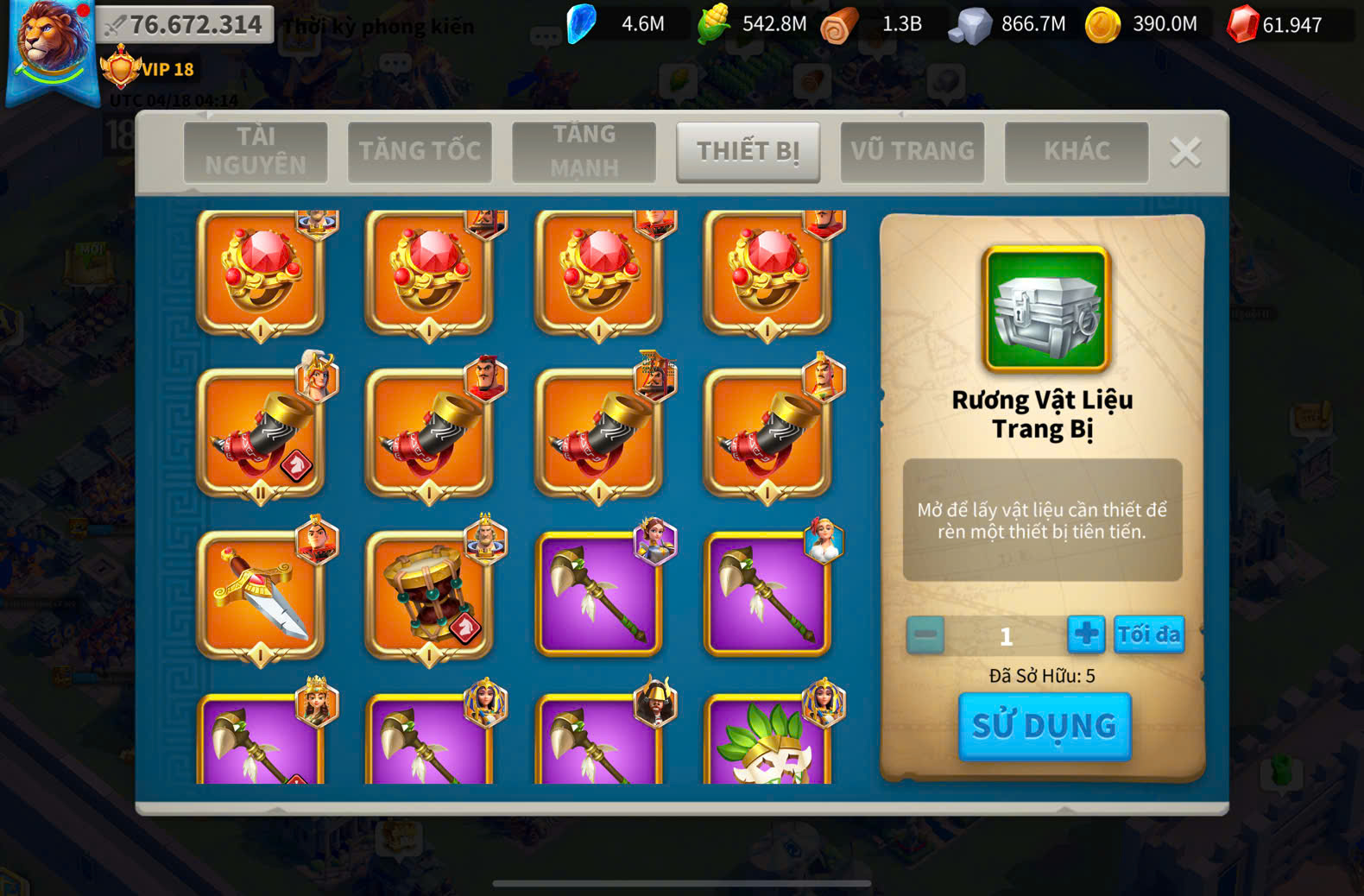Screen dimensions: 1364x896
Task: Close the inventory window
Action: click(1185, 152)
